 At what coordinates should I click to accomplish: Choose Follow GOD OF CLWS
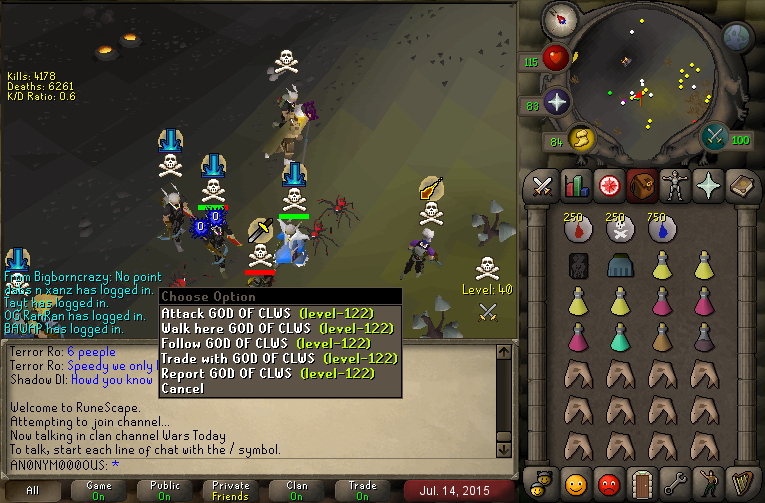point(266,343)
